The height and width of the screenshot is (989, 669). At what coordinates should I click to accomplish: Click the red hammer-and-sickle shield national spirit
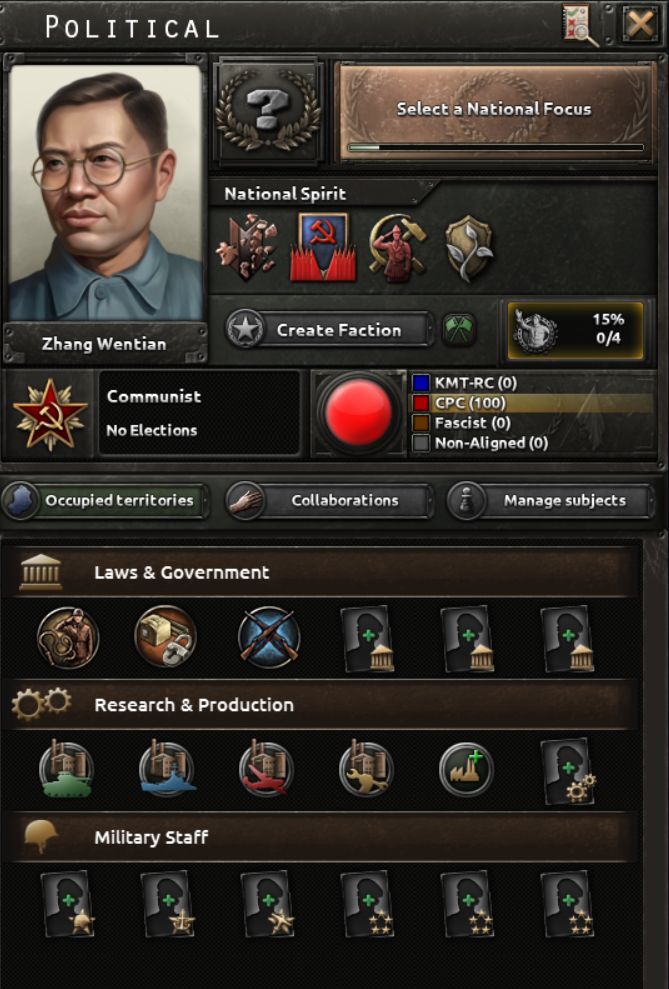click(x=323, y=246)
